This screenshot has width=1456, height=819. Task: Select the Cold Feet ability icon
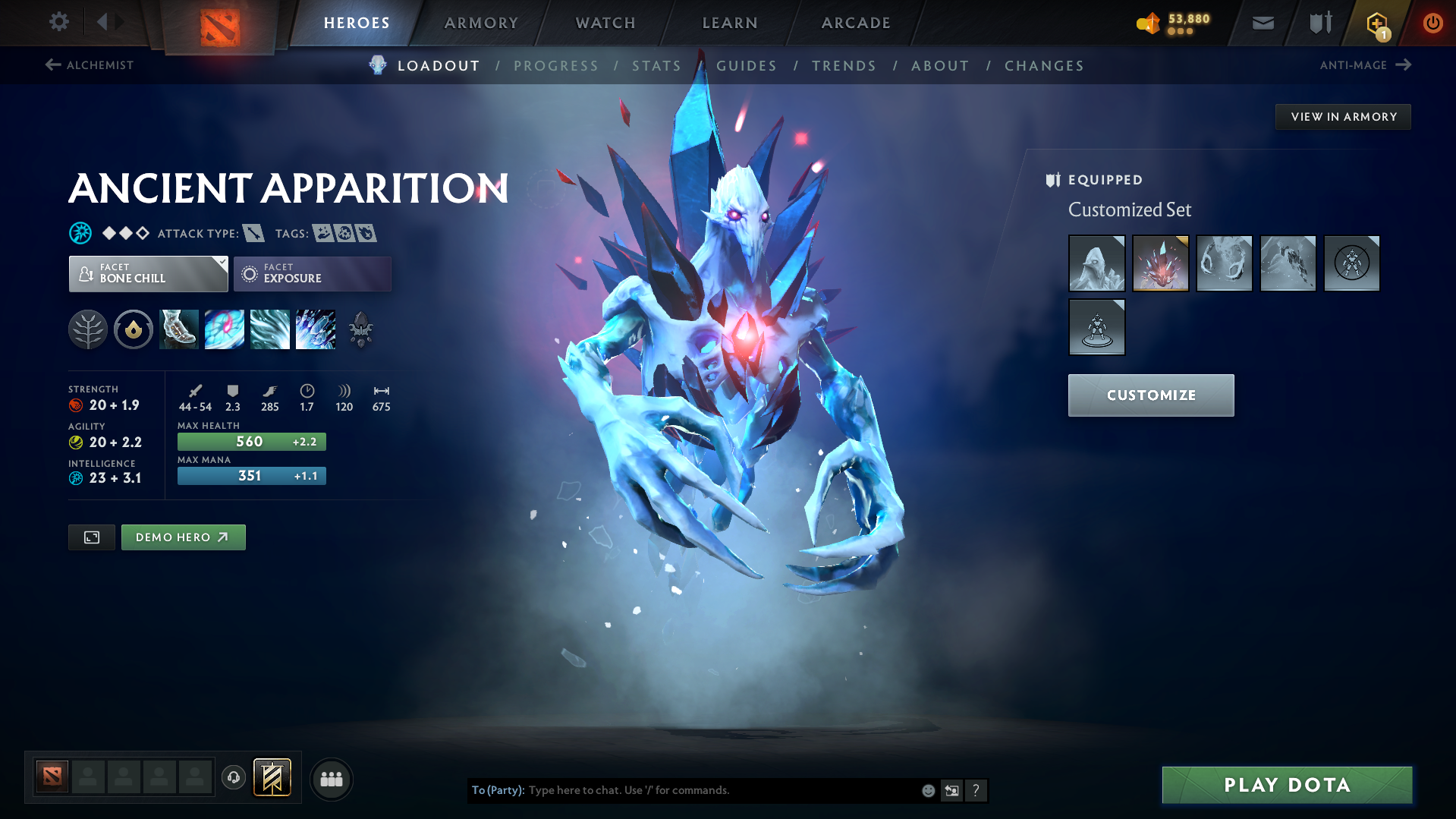pos(178,329)
